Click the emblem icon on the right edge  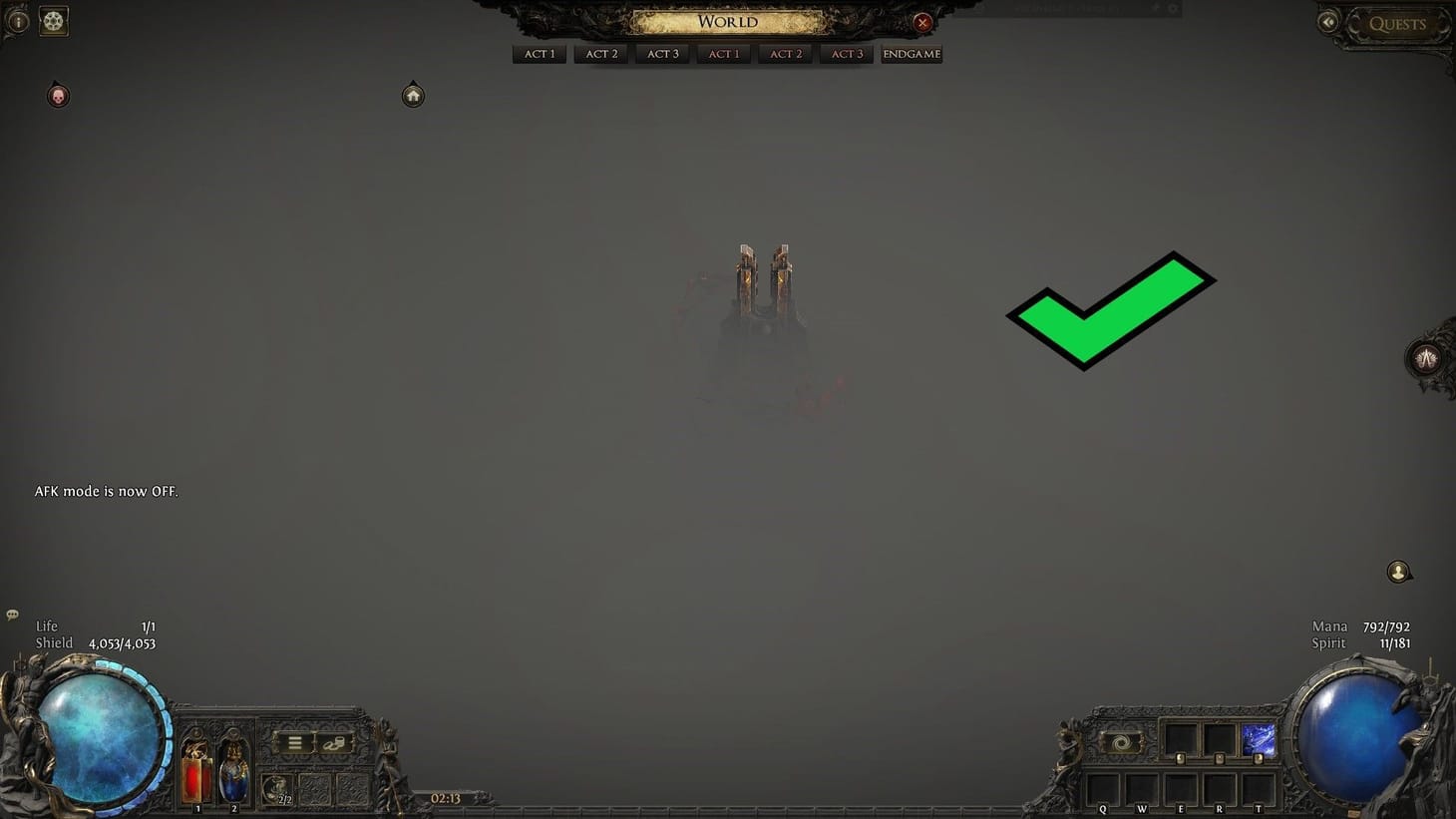point(1428,357)
